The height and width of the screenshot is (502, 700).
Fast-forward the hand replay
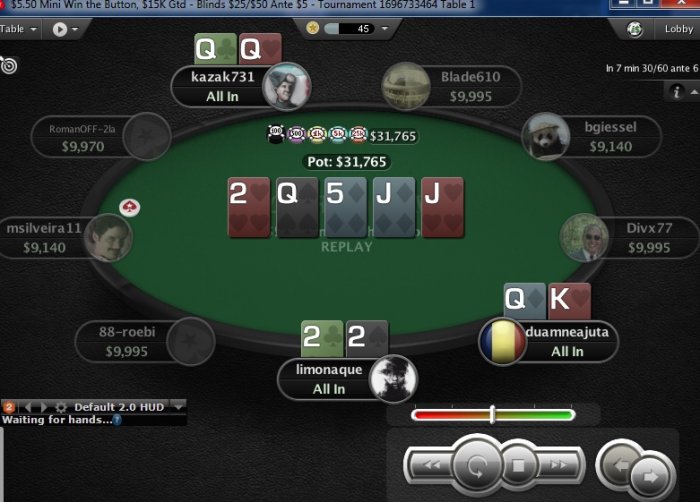point(560,464)
